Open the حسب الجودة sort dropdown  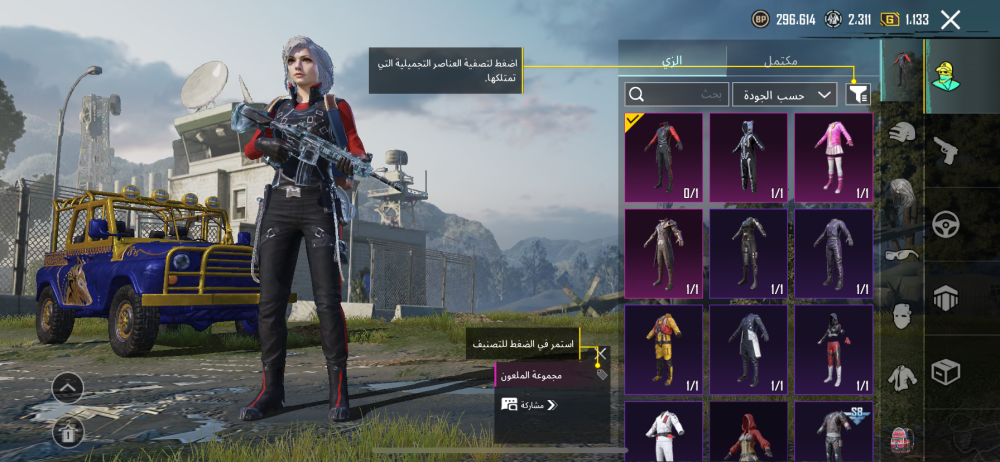tap(785, 94)
